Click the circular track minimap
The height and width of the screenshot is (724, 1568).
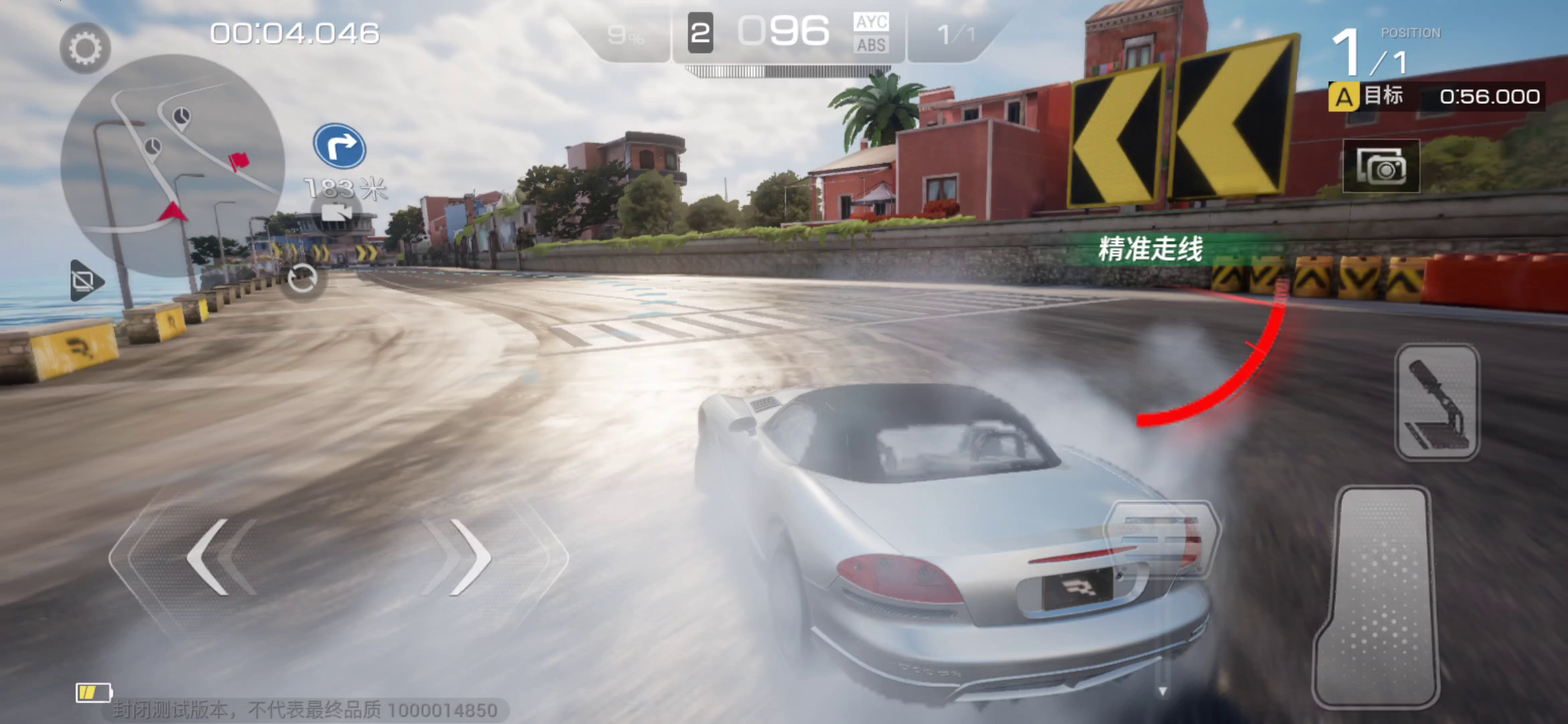[x=173, y=165]
